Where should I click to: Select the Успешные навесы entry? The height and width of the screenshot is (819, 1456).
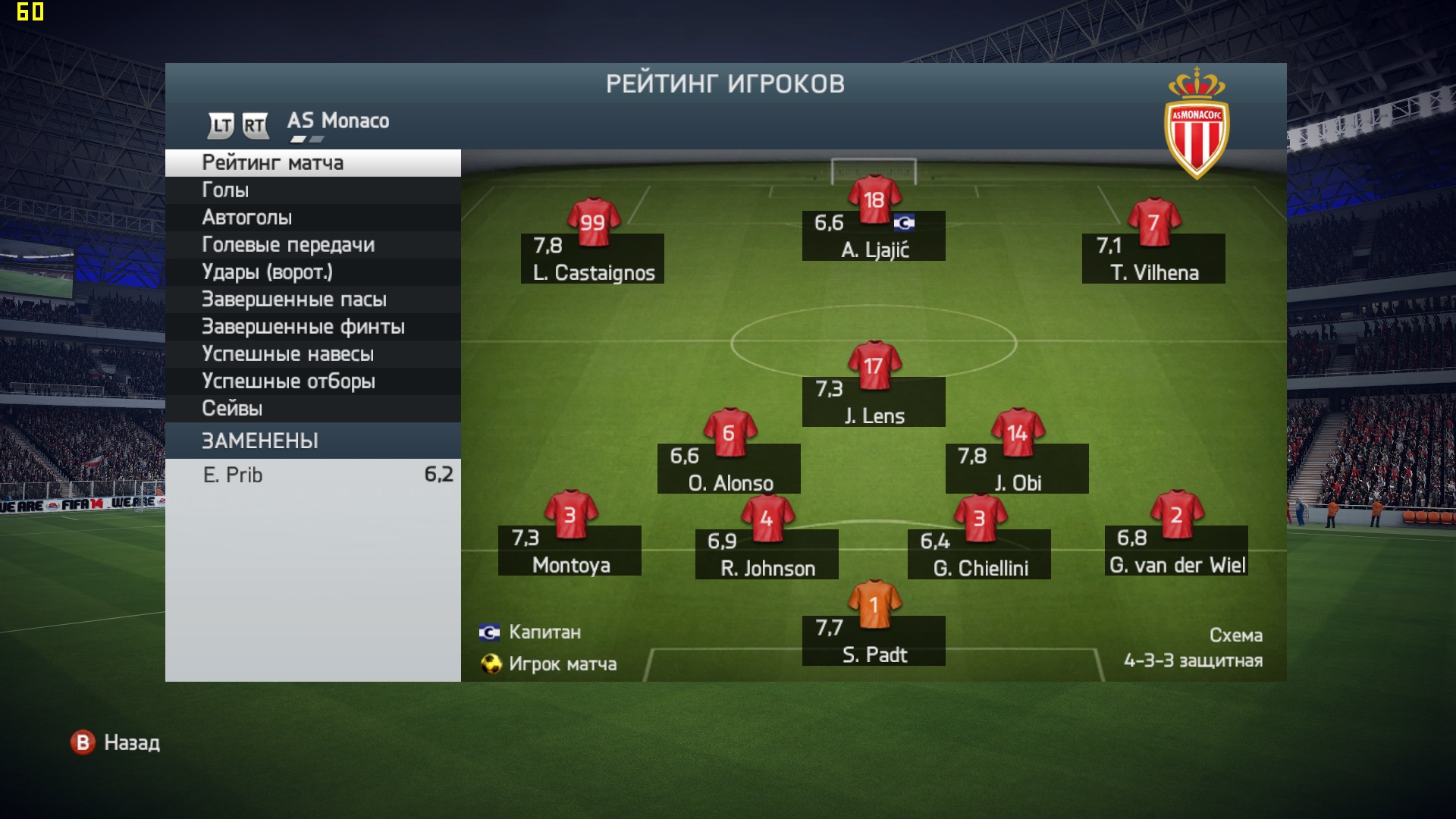pyautogui.click(x=312, y=354)
